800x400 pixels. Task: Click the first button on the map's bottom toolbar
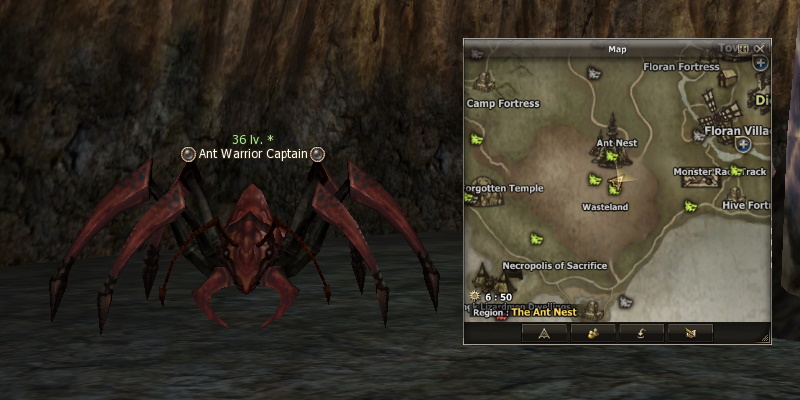pos(545,333)
